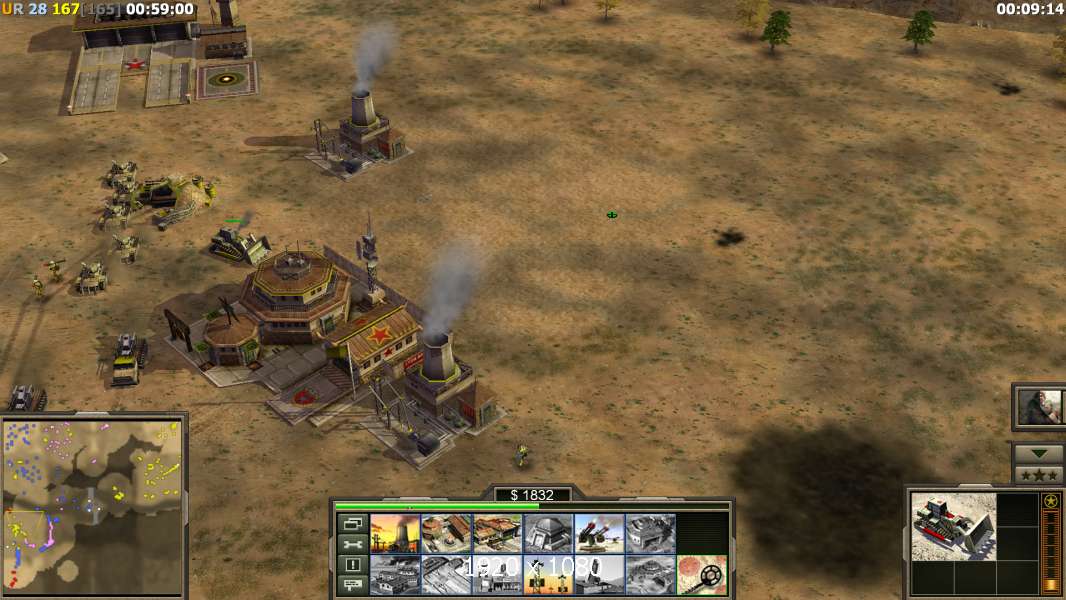Open the three-star General's Powers button
This screenshot has width=1066, height=600.
[1039, 475]
